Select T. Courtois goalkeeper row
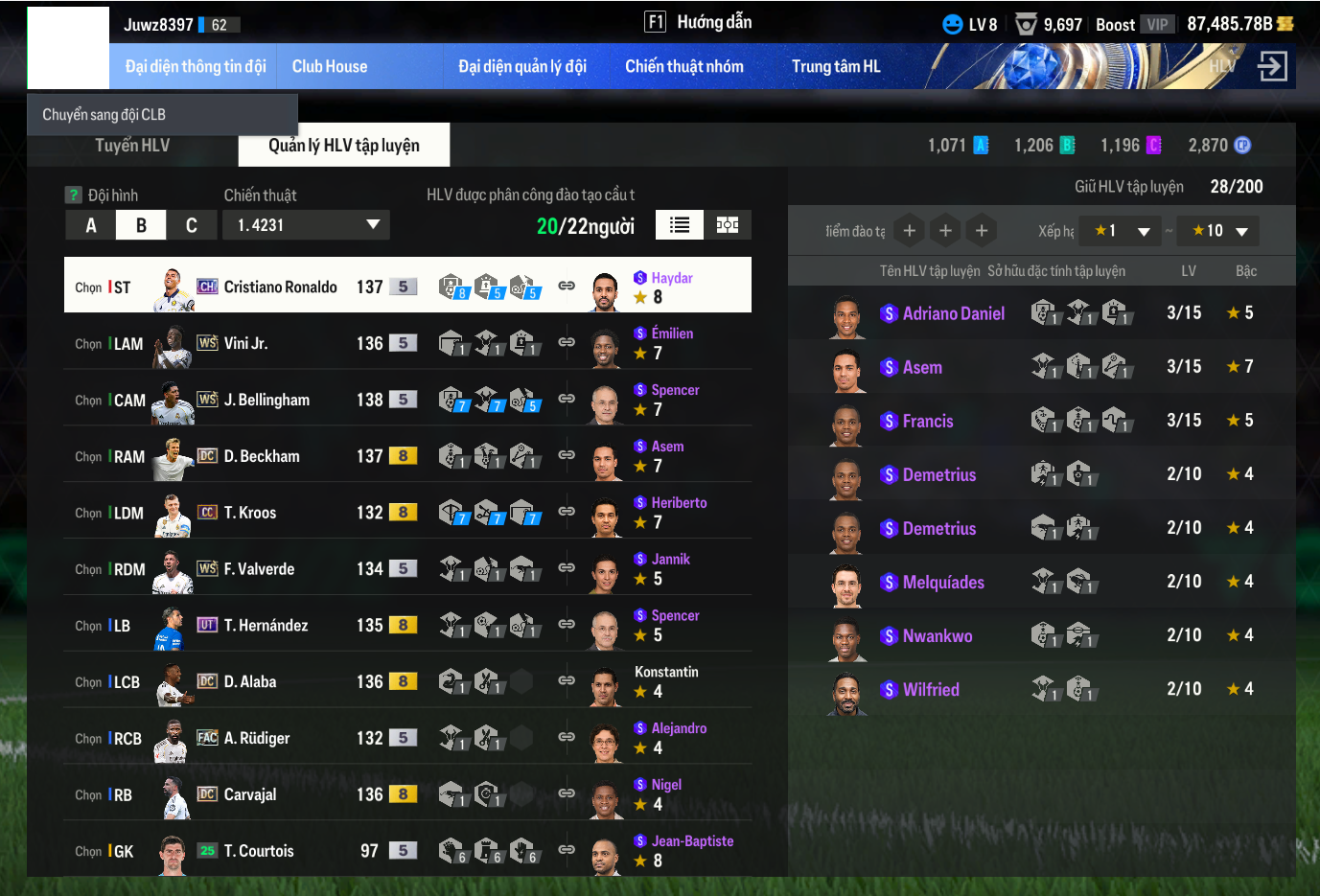This screenshot has height=896, width=1320. 259,851
